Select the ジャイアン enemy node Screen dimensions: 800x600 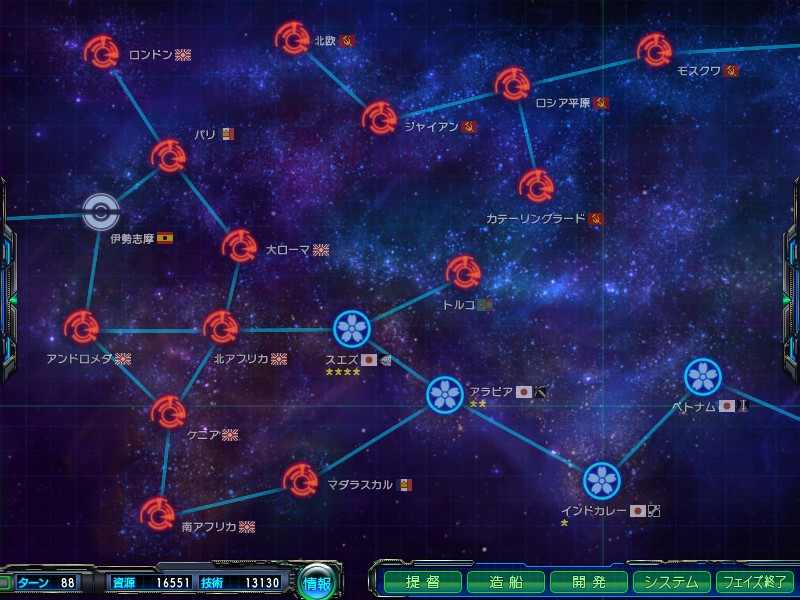click(379, 118)
